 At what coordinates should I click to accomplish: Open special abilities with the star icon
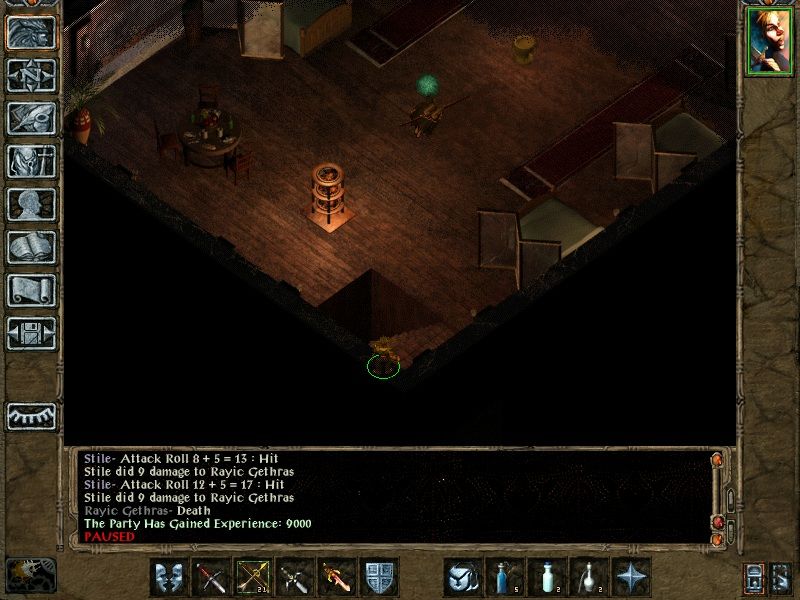[631, 577]
